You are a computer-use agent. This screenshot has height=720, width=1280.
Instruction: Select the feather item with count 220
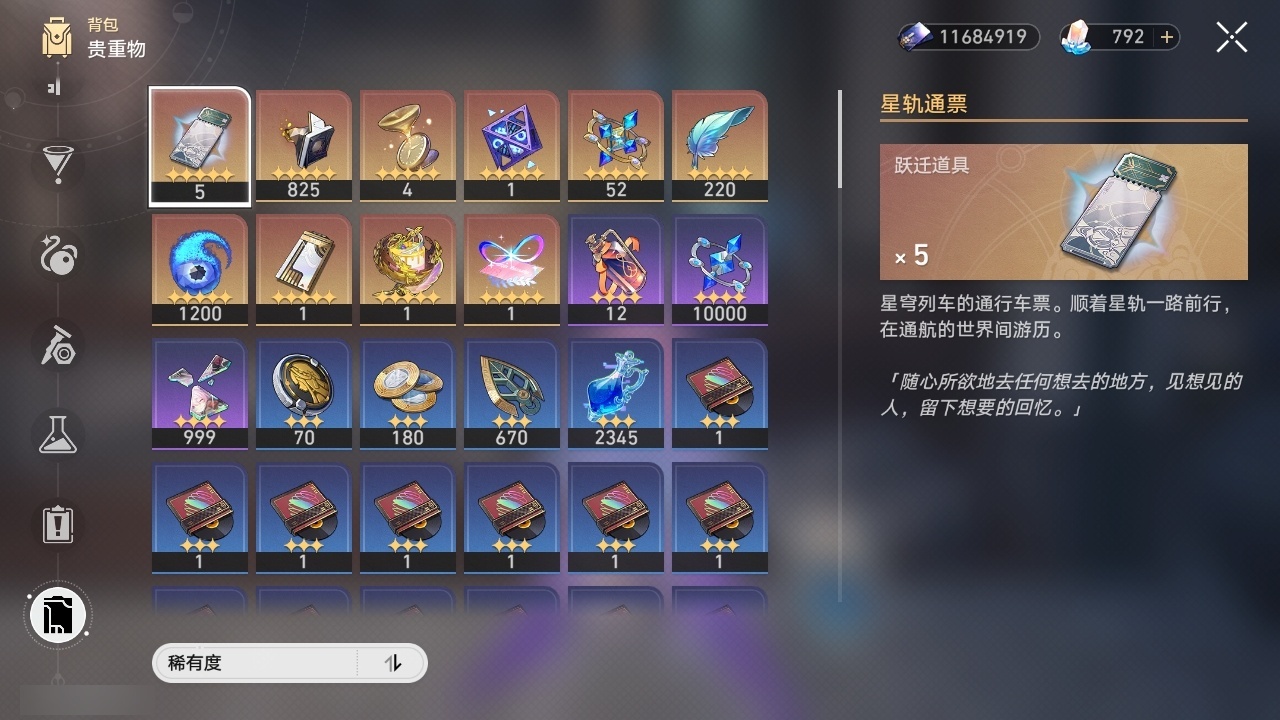pyautogui.click(x=719, y=140)
